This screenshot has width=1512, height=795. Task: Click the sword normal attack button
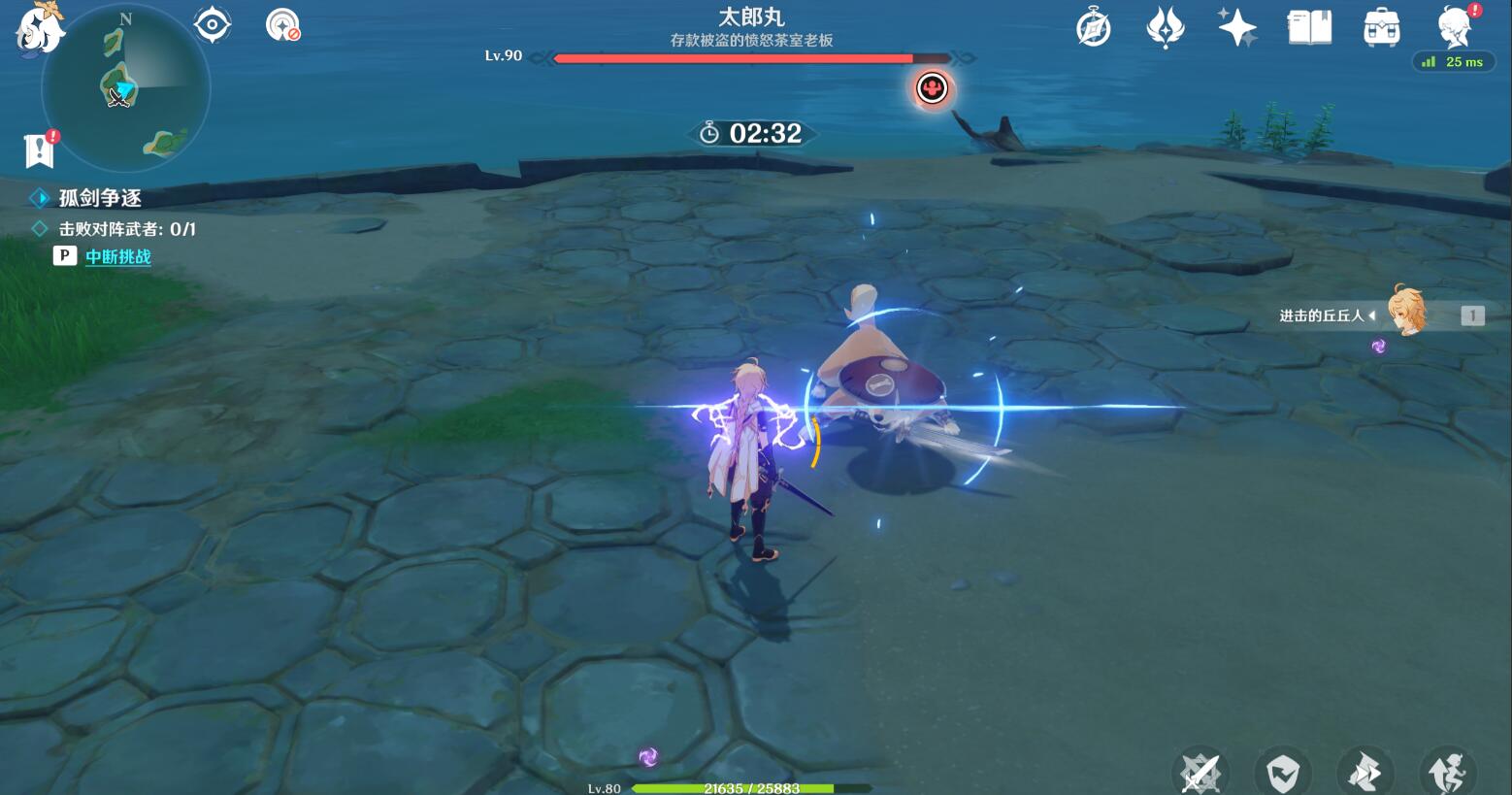(1200, 774)
